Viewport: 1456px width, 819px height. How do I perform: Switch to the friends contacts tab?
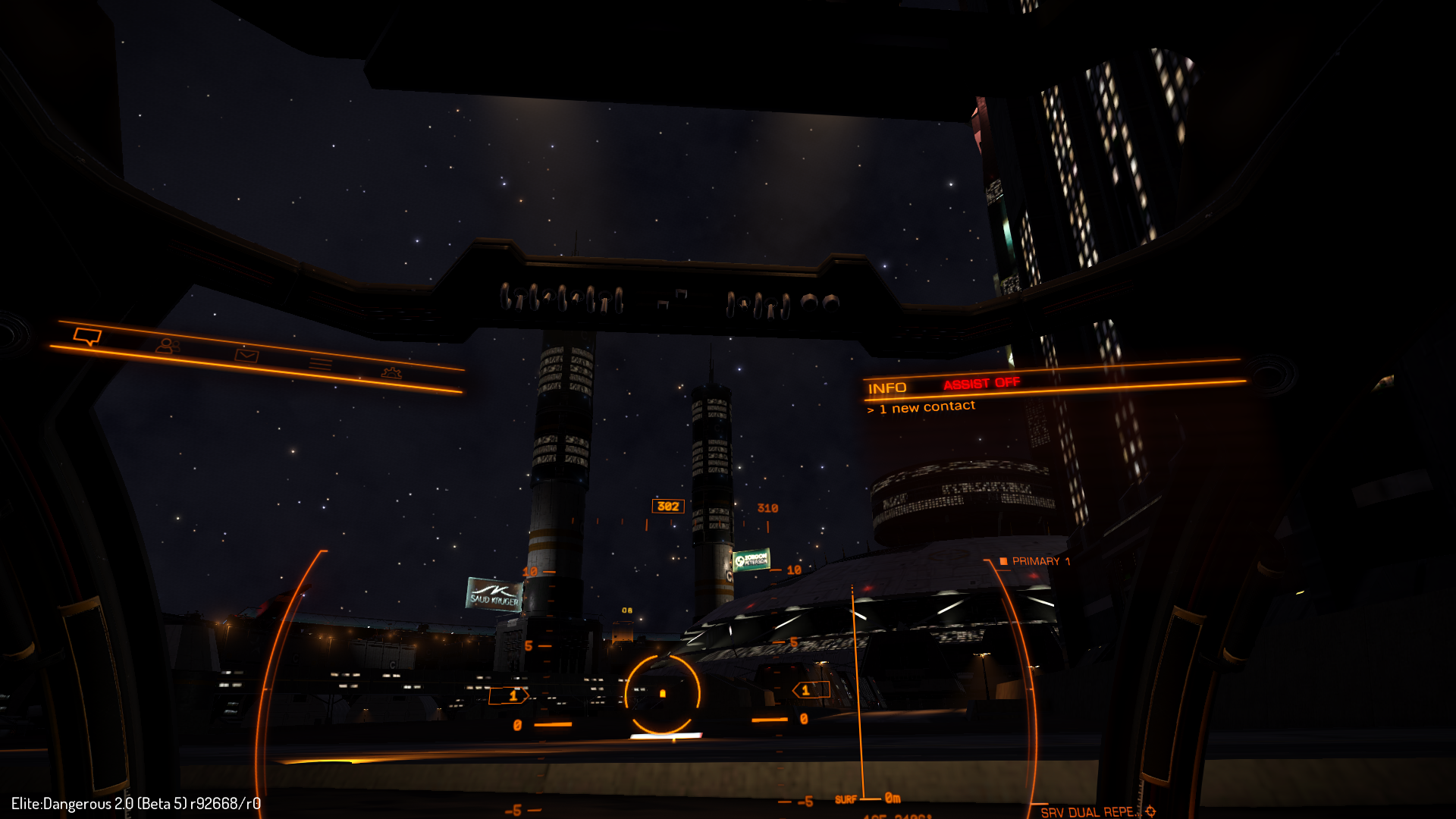tap(168, 346)
